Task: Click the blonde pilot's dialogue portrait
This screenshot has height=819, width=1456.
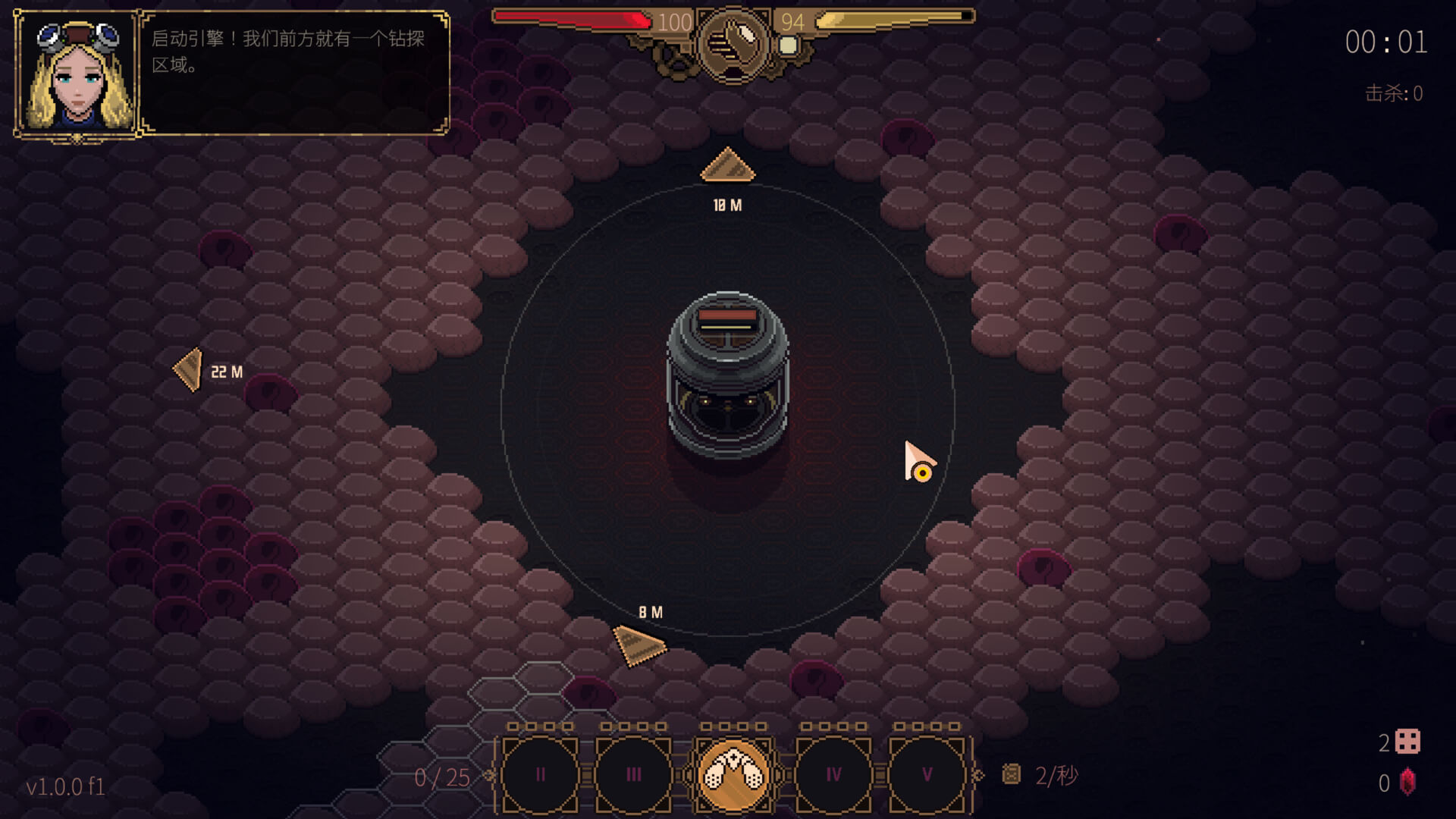Action: [x=77, y=74]
